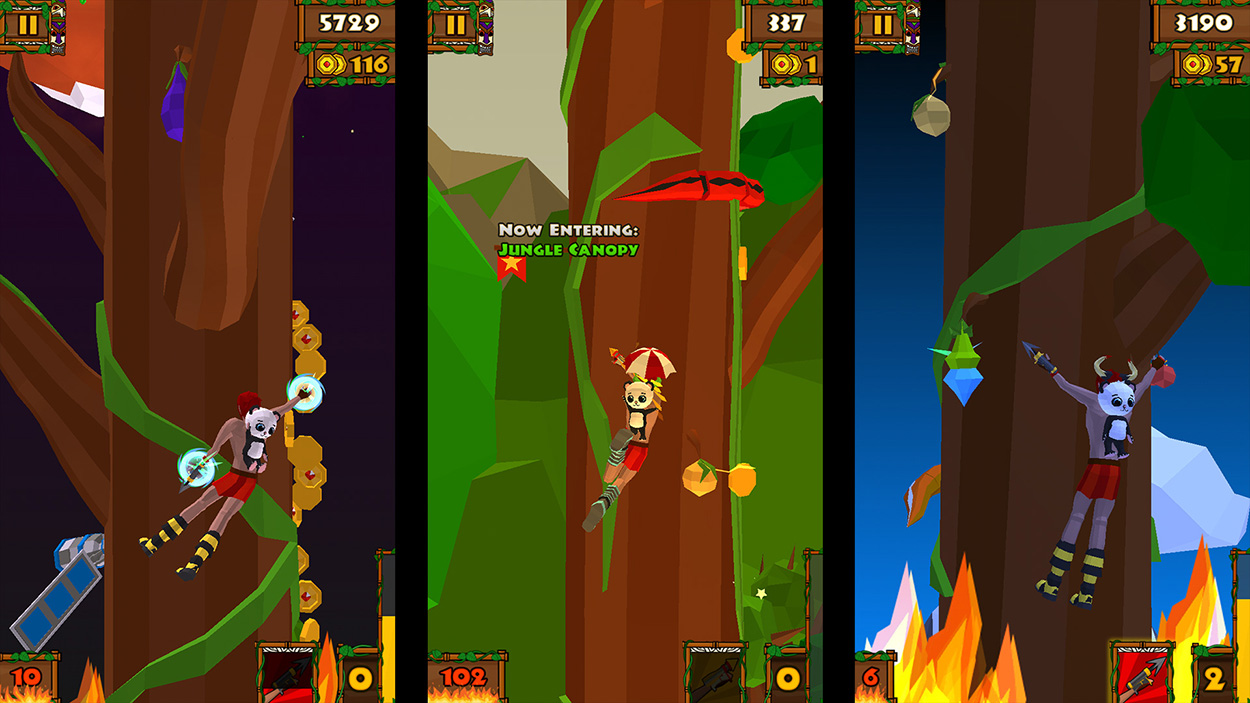The width and height of the screenshot is (1250, 703).
Task: Pause the game showing score 3190
Action: (881, 24)
